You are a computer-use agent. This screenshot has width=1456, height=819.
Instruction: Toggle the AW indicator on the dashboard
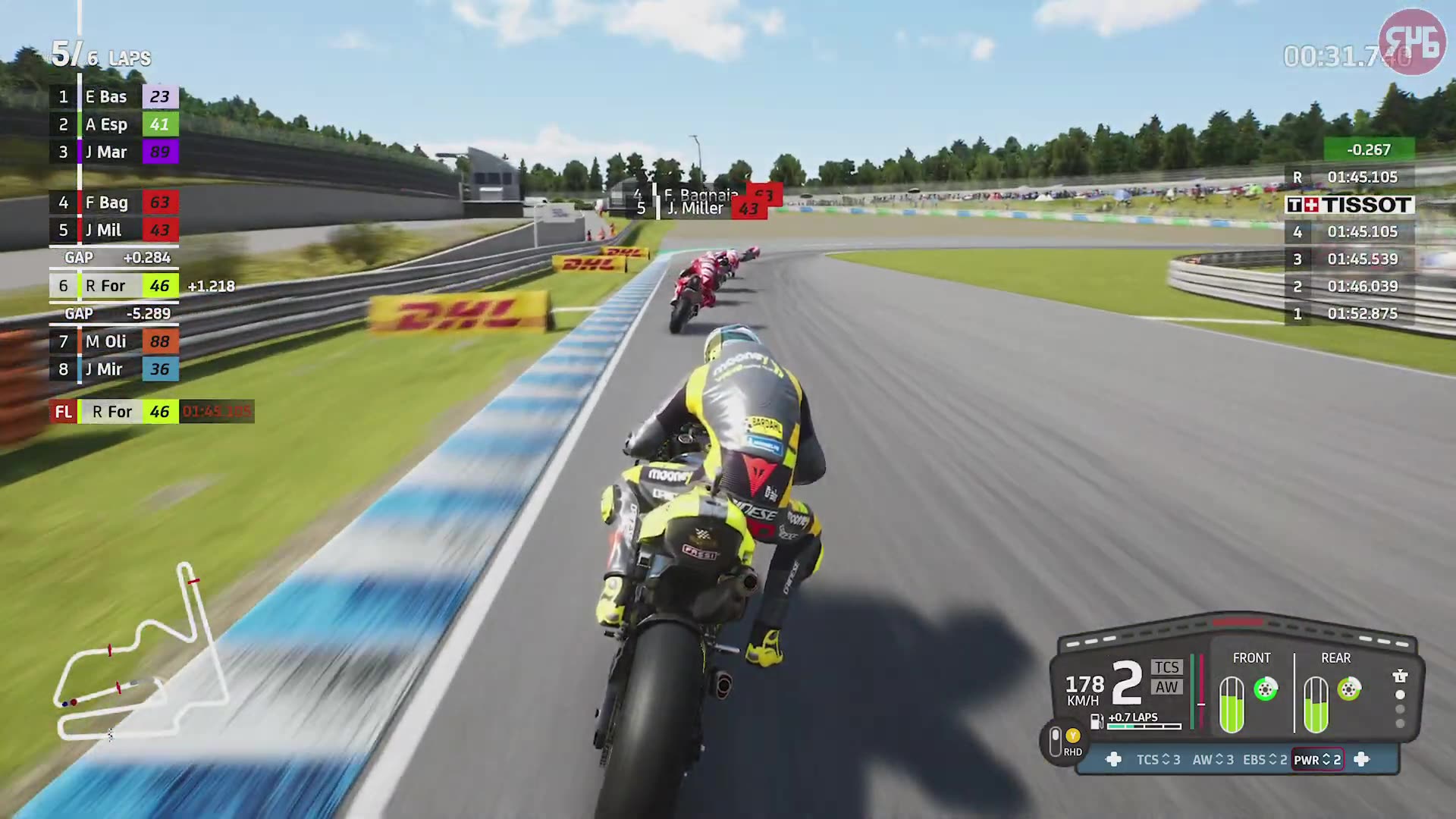tap(1166, 687)
